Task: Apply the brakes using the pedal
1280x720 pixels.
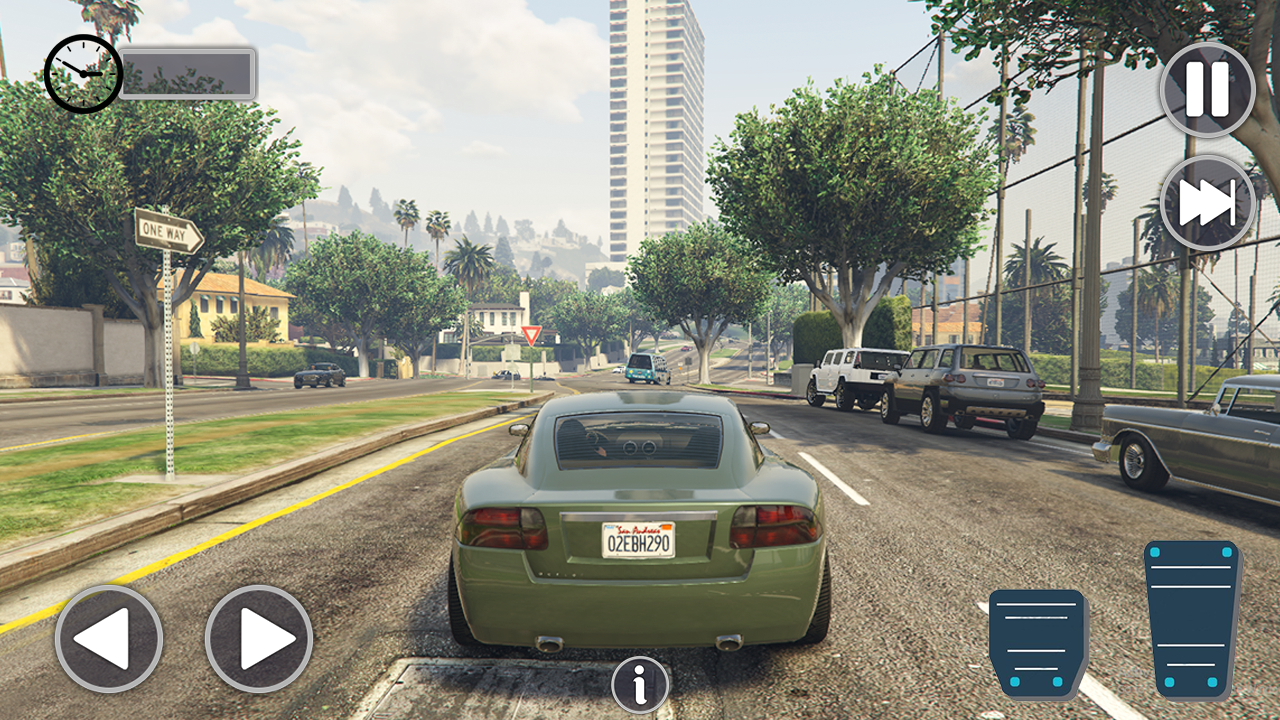Action: pos(1038,642)
